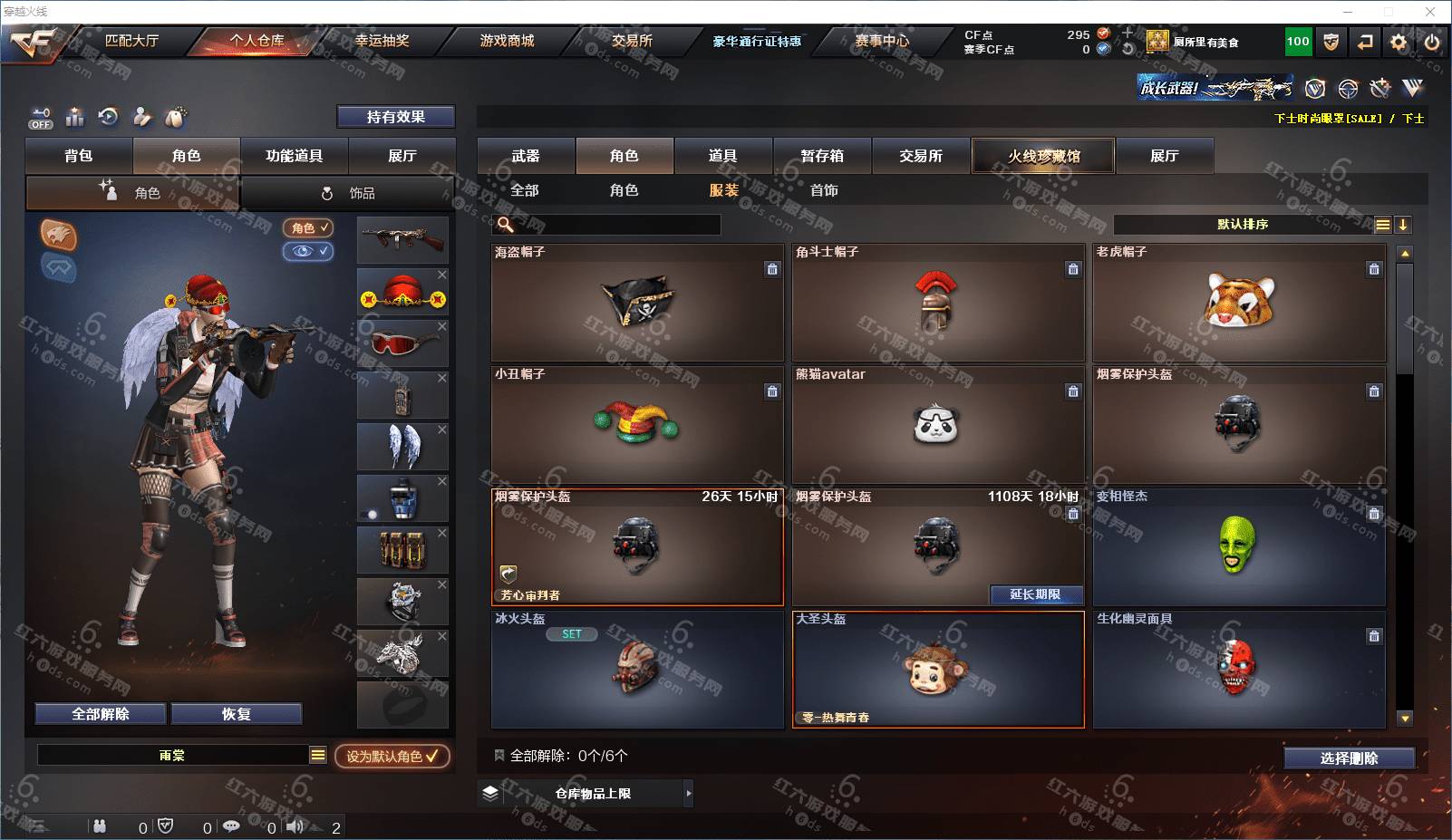1452x840 pixels.
Task: Filter items by 首饰 category
Action: 824,190
